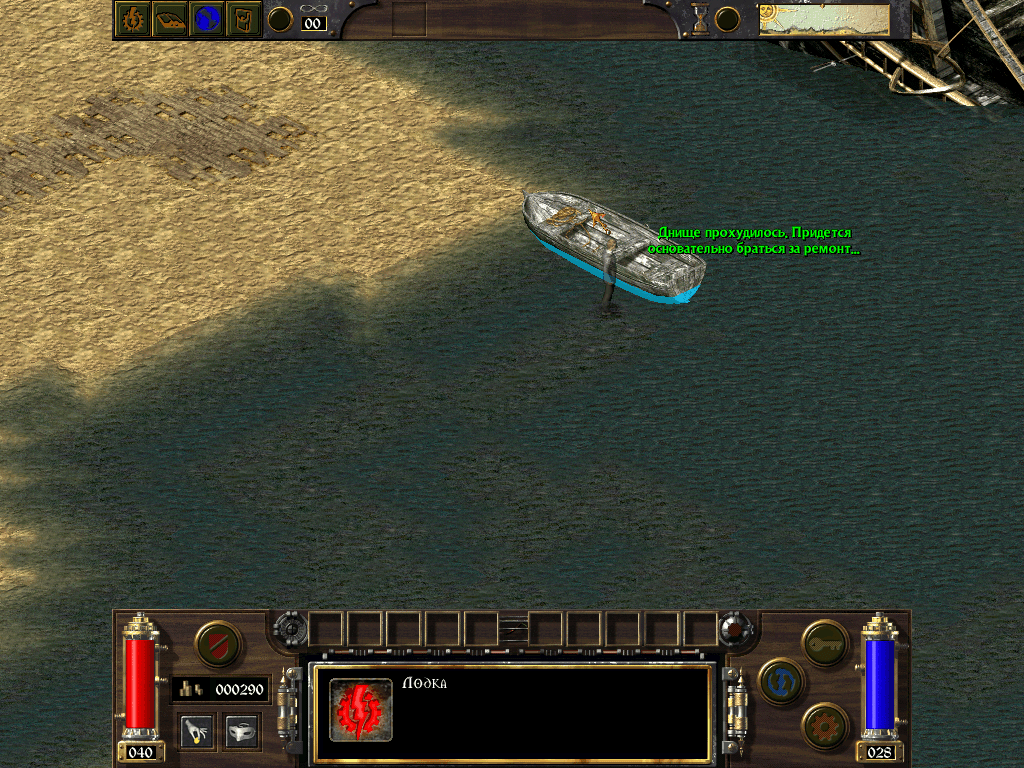Open the inventory icon in top bar
Screen dimensions: 1024x768
(244, 19)
